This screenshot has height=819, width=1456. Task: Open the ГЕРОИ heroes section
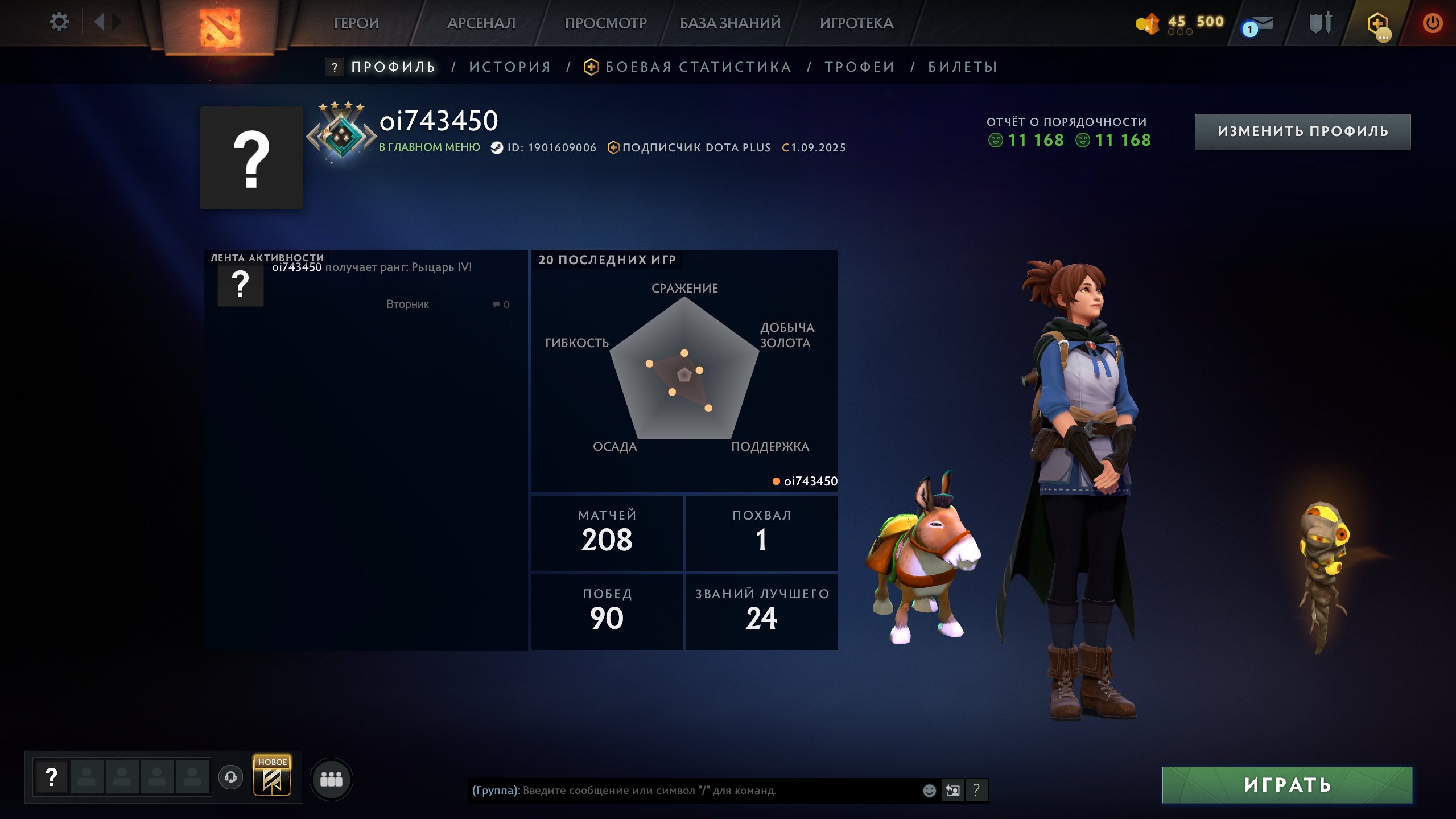point(356,23)
